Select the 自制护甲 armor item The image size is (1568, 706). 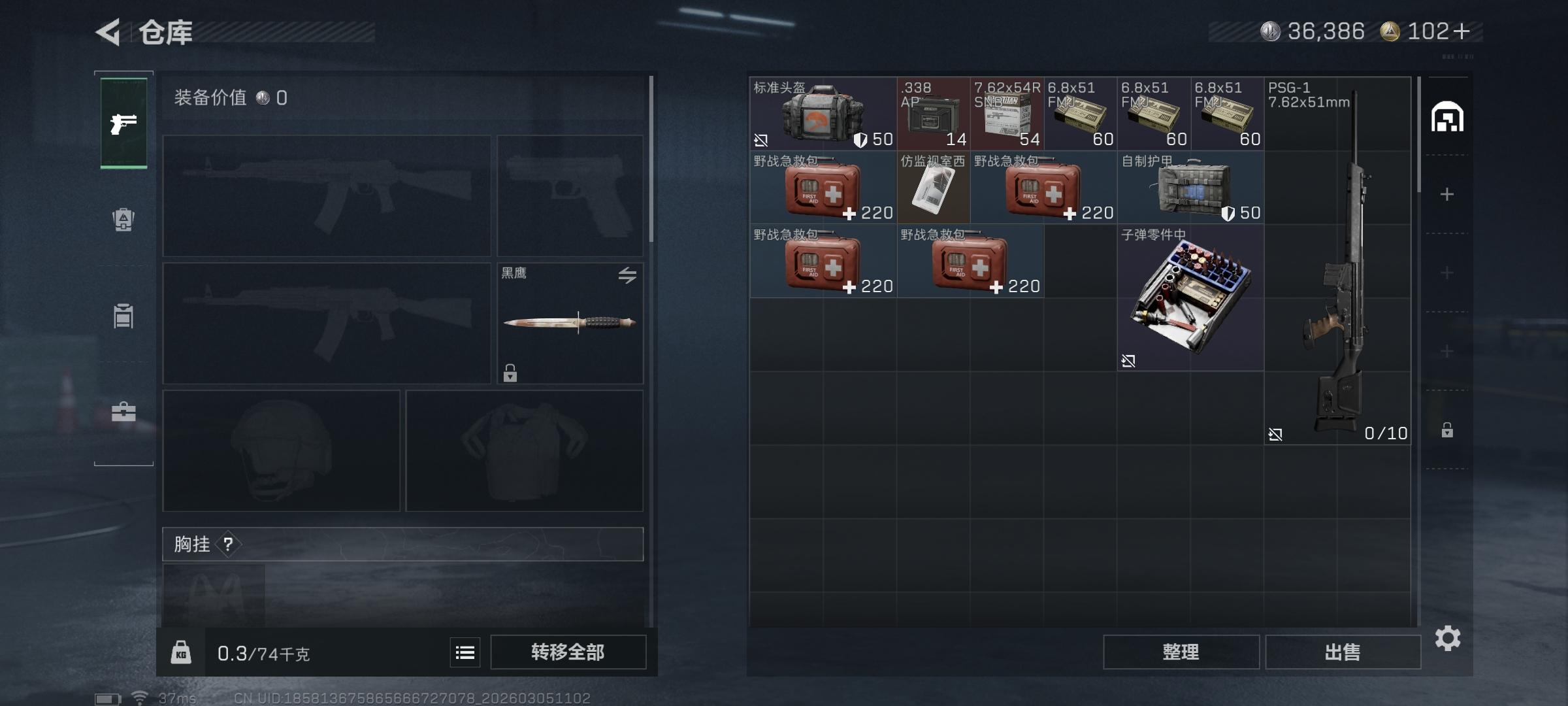click(1190, 188)
